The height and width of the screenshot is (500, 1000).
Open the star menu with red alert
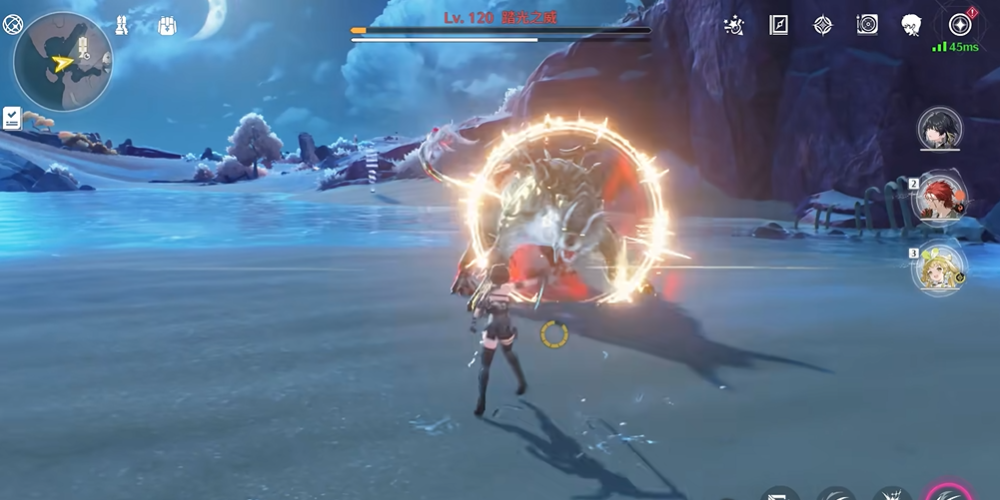click(959, 24)
